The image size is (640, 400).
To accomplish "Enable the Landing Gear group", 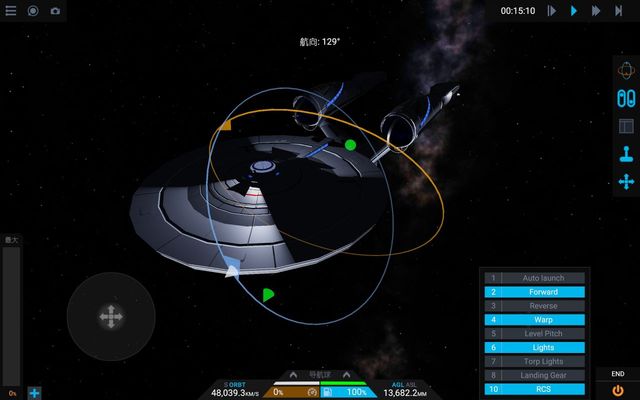I will pyautogui.click(x=536, y=375).
